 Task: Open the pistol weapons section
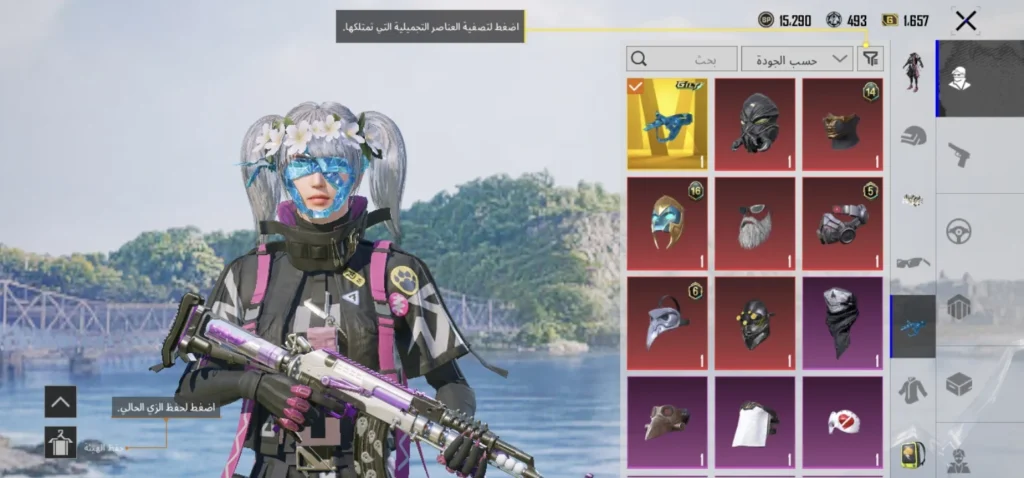click(959, 154)
